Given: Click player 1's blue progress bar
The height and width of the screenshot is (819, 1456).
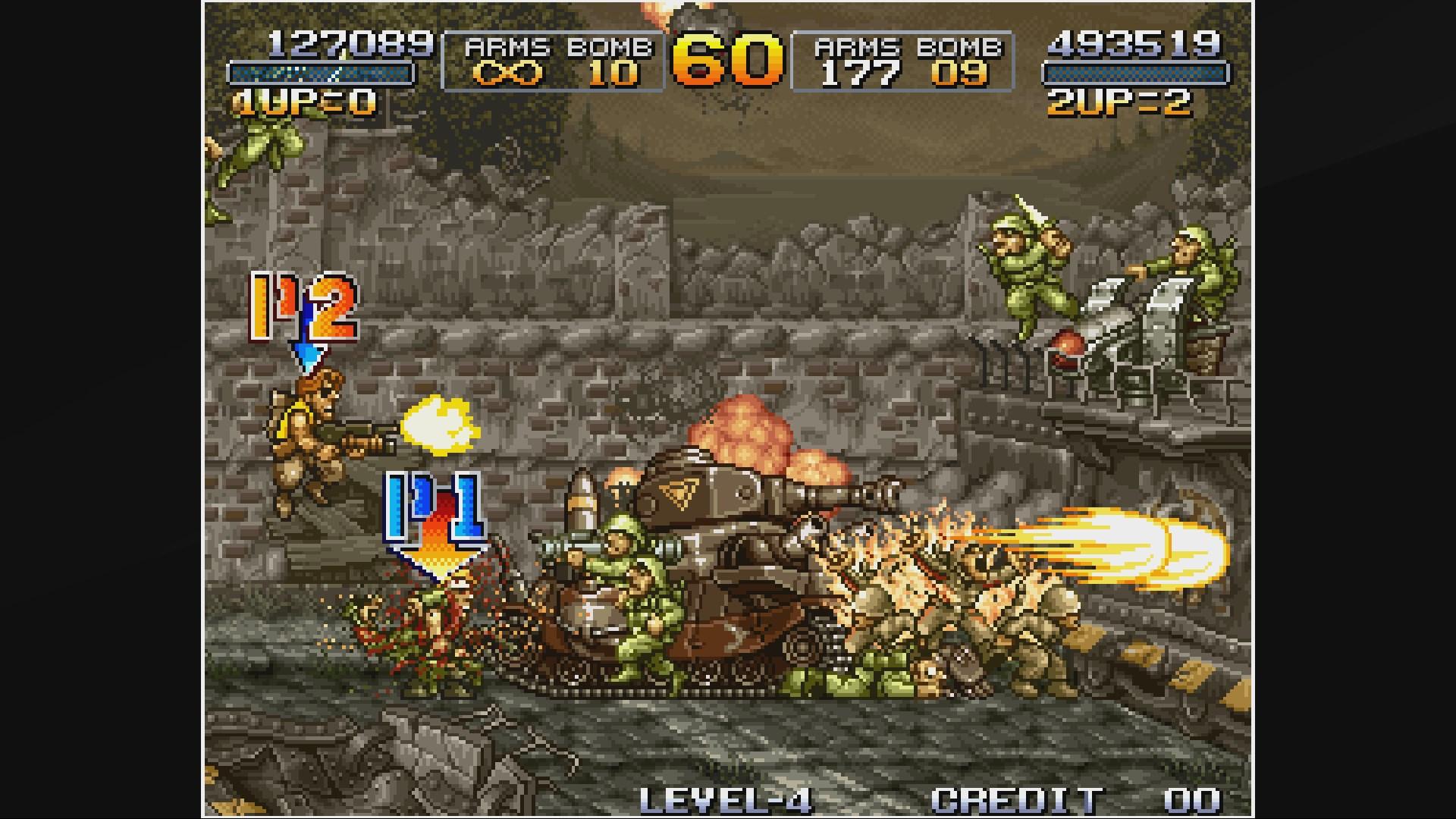Looking at the screenshot, I should pyautogui.click(x=318, y=74).
